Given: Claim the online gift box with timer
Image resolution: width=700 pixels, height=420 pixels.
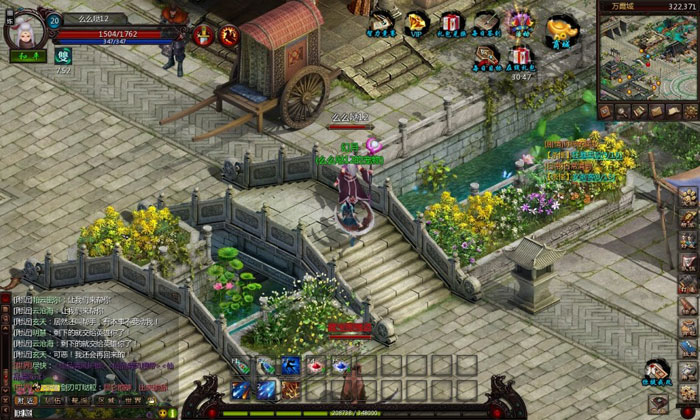Looking at the screenshot, I should click(x=520, y=56).
